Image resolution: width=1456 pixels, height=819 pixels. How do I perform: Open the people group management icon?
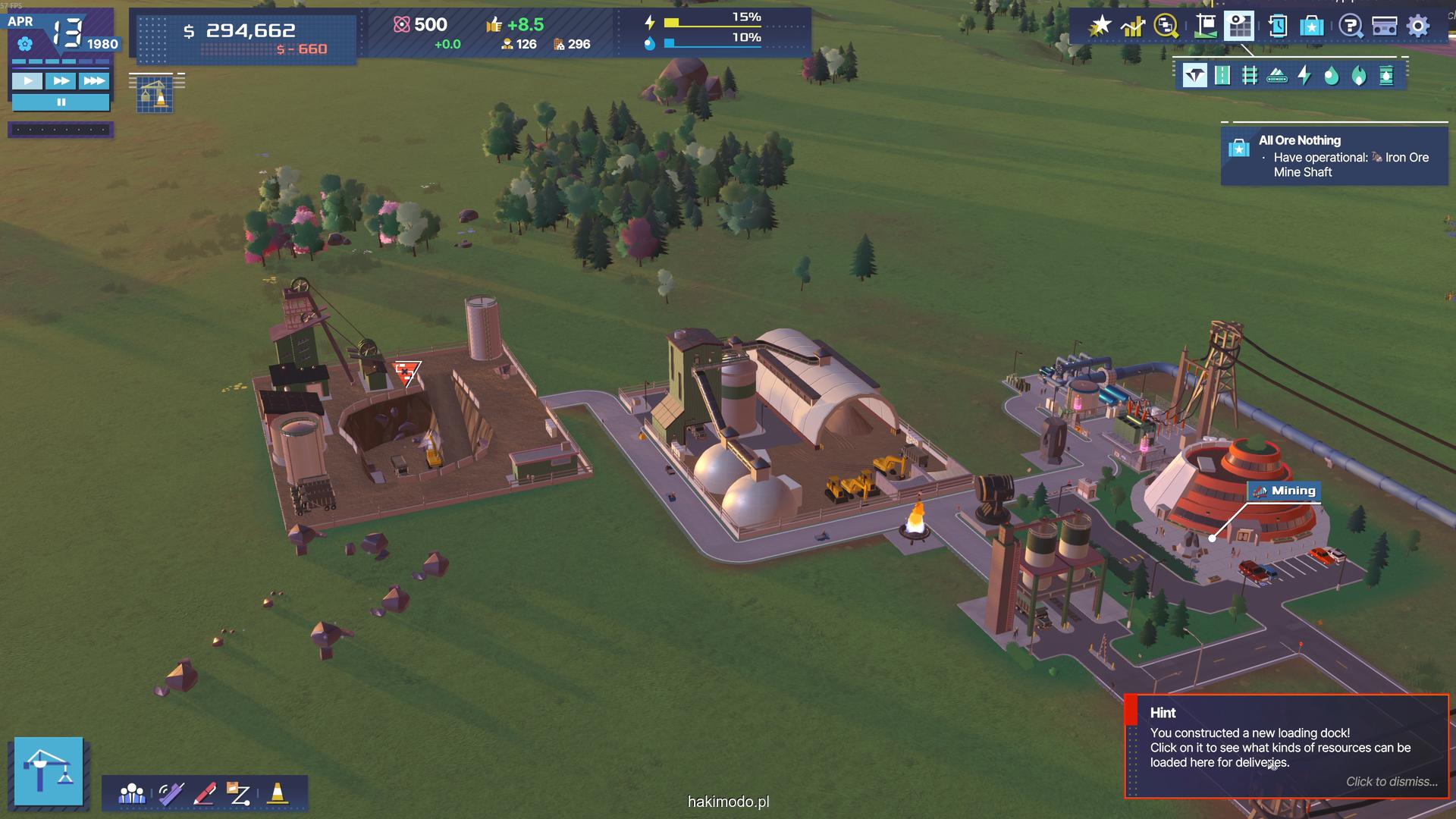(x=132, y=794)
